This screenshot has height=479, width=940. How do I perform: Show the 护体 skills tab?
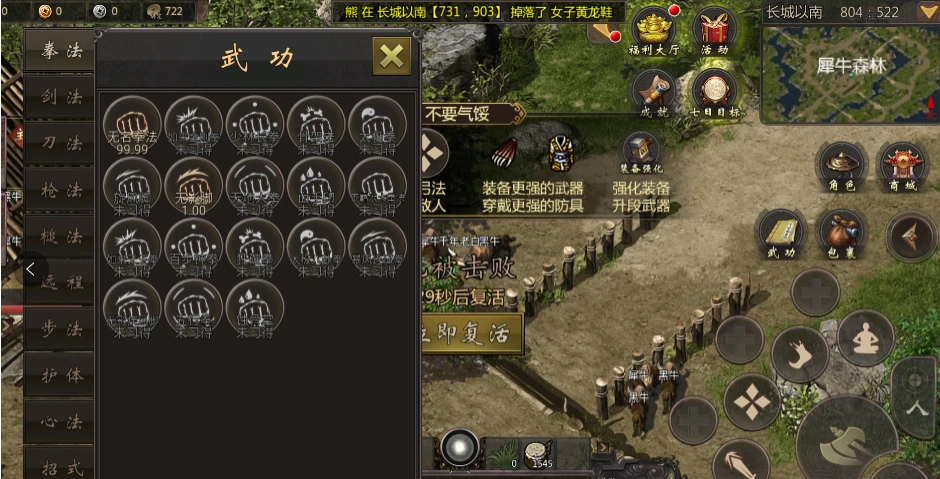[61, 375]
